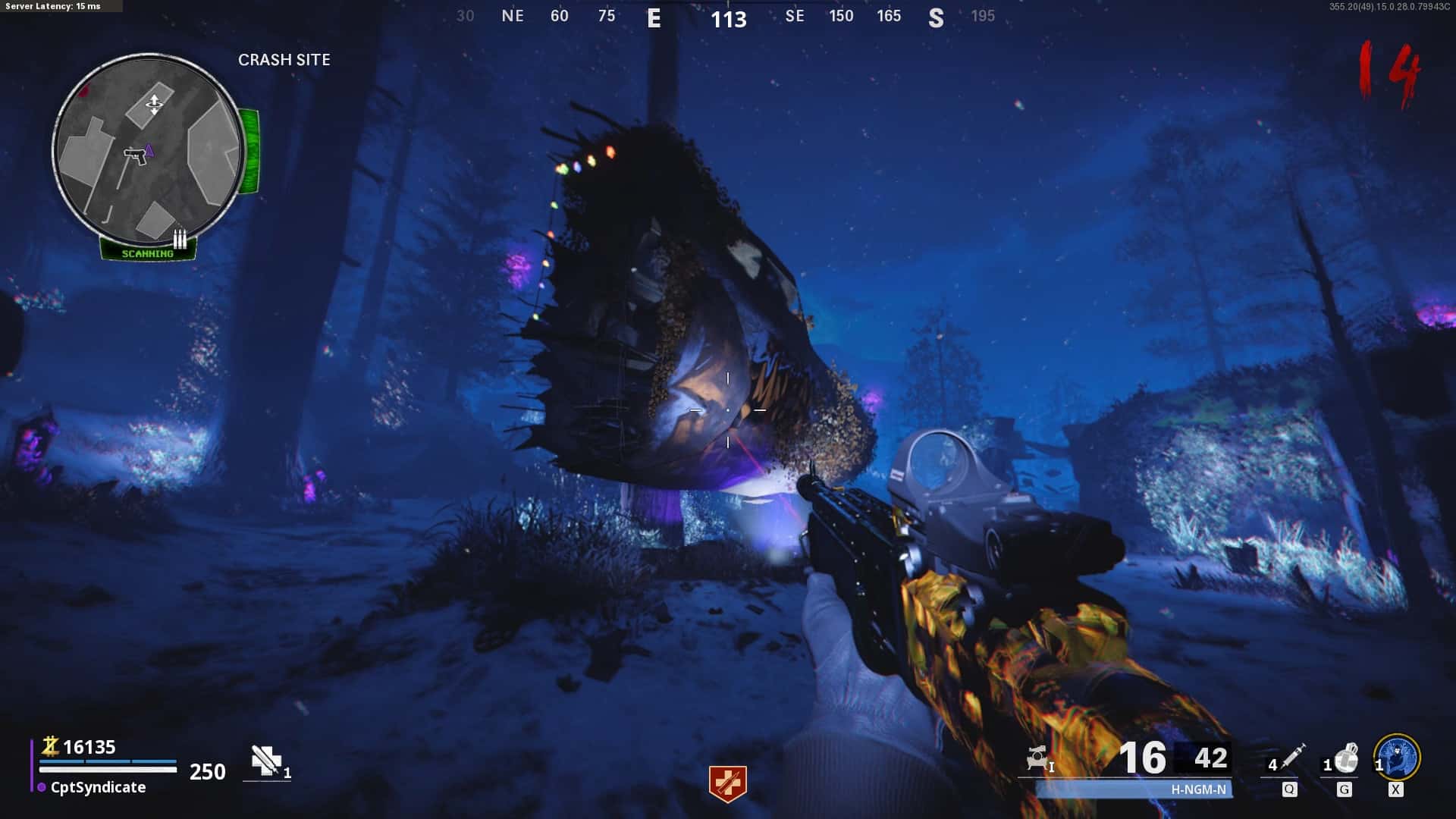Screen dimensions: 1456x819
Task: Click the circular minimap
Action: point(149,149)
